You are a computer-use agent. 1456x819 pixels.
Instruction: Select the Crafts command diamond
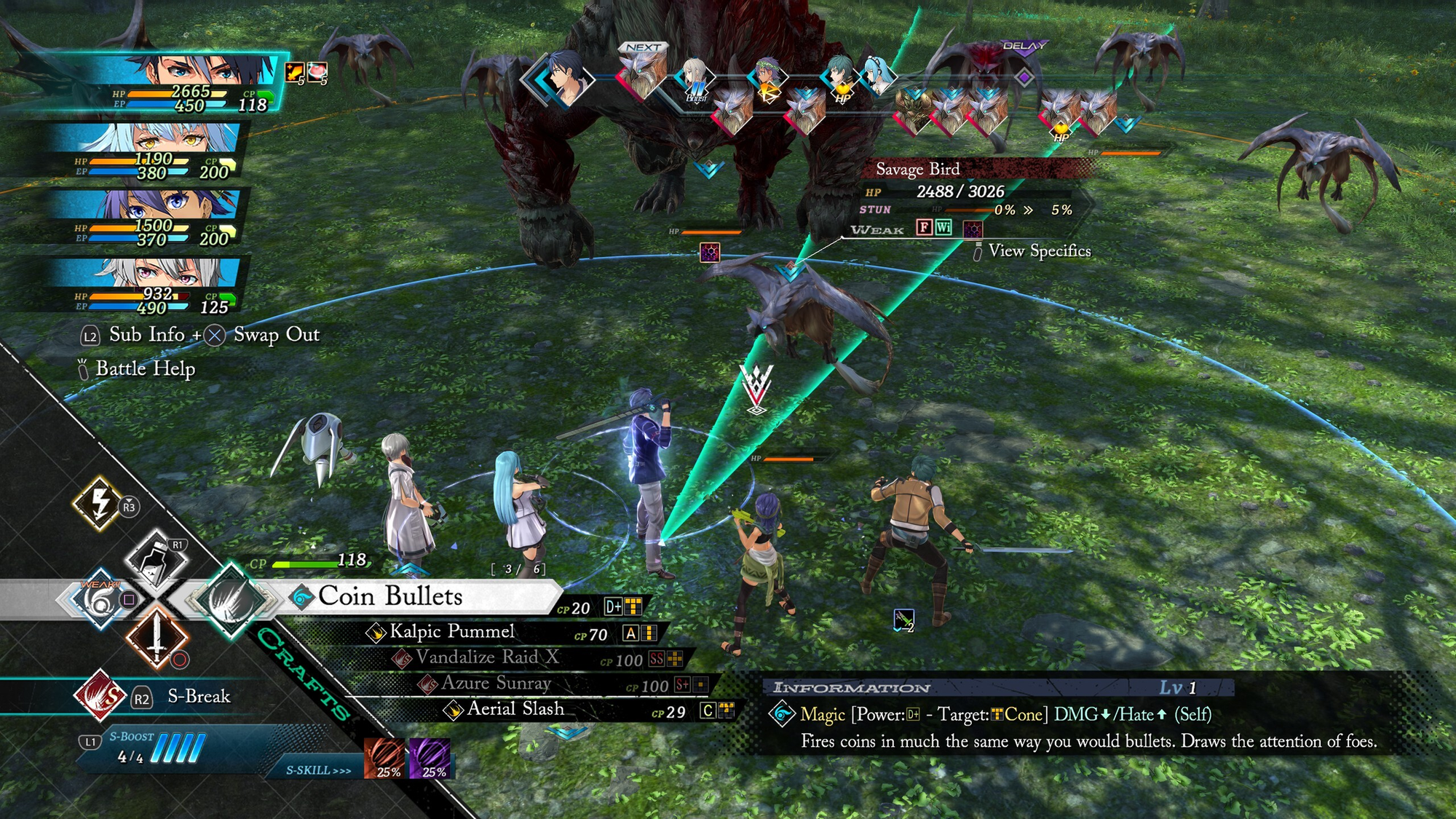pos(232,600)
